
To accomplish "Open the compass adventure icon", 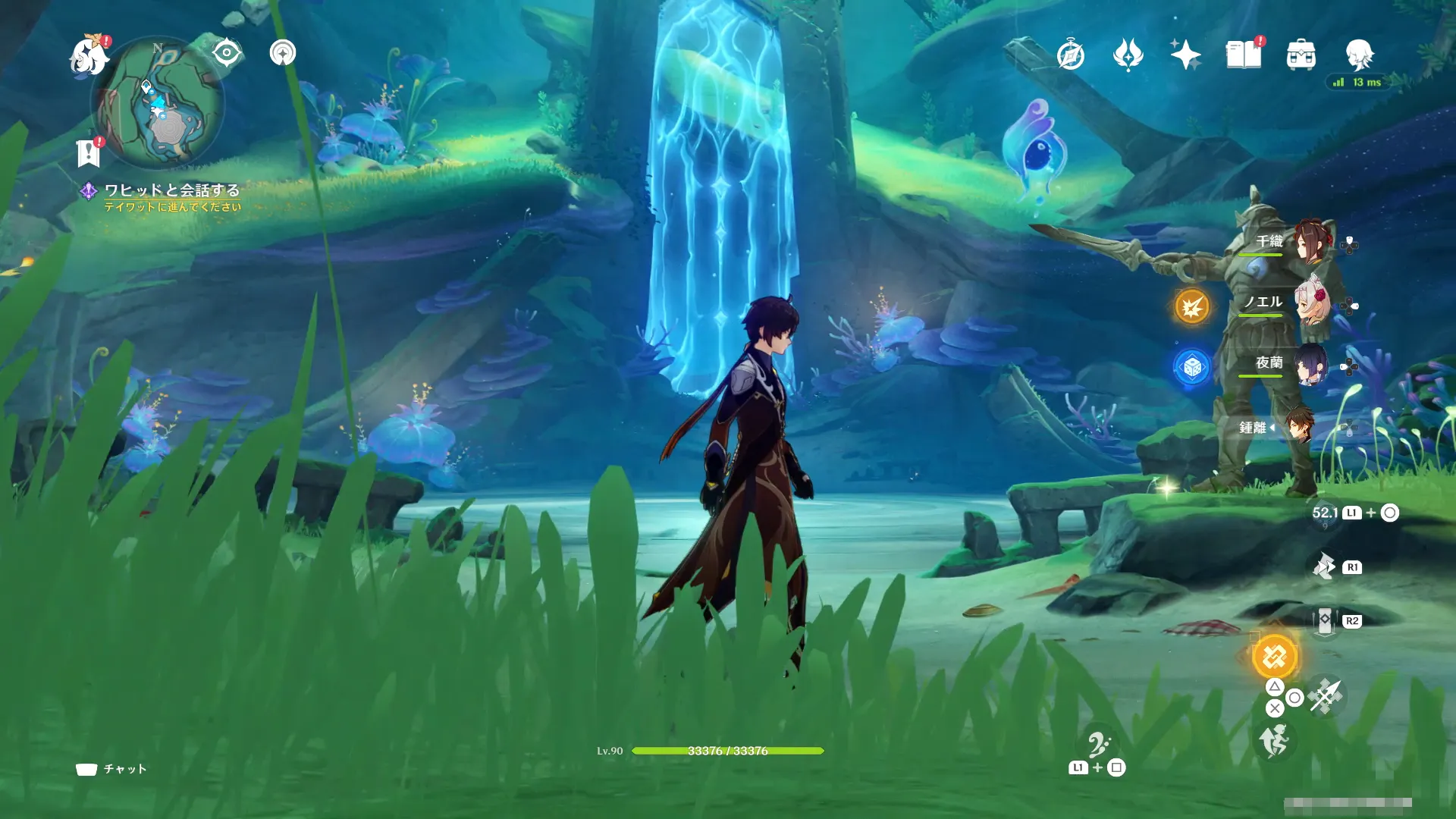I will pyautogui.click(x=1070, y=55).
